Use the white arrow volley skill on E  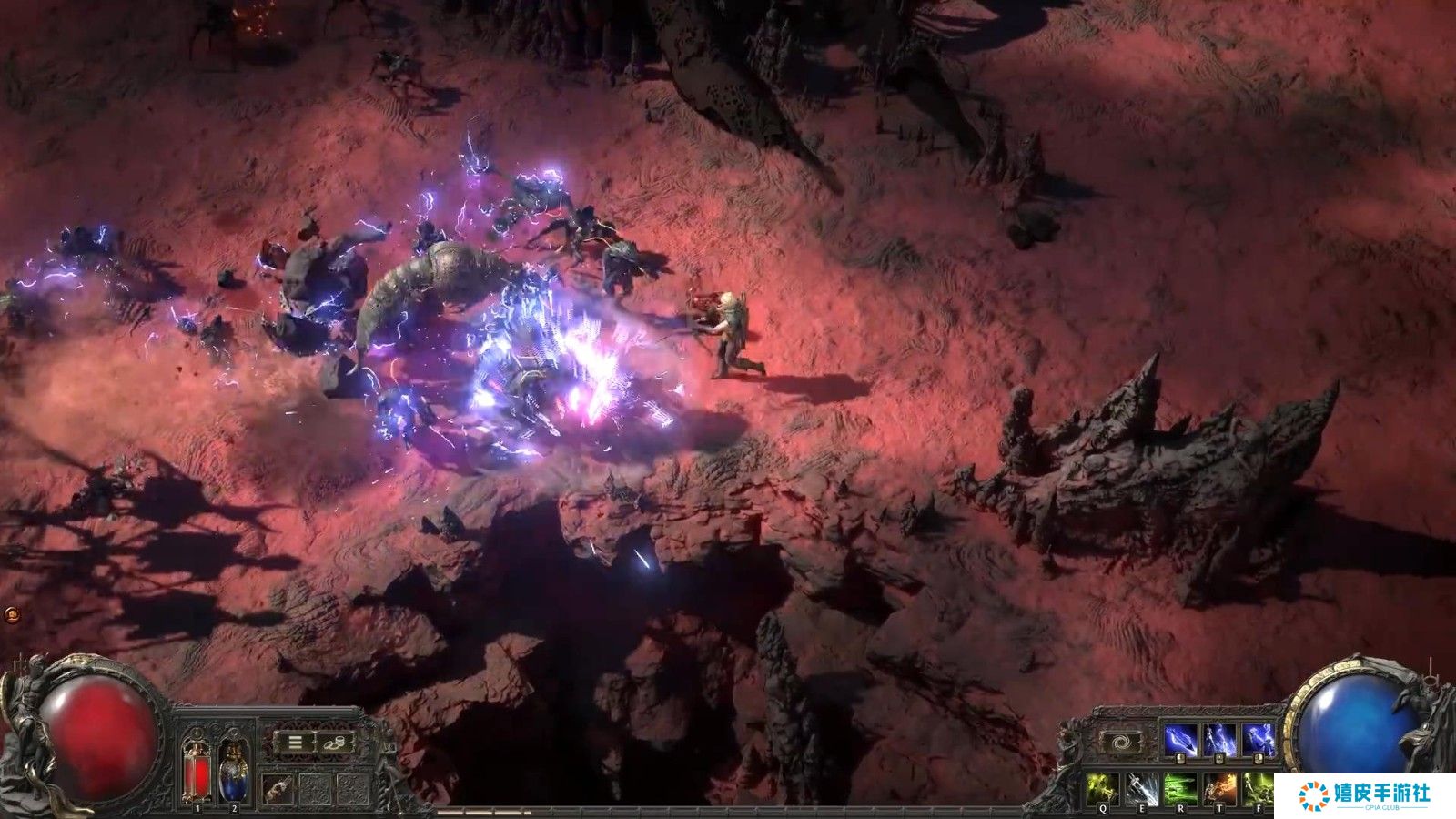coord(1142,788)
